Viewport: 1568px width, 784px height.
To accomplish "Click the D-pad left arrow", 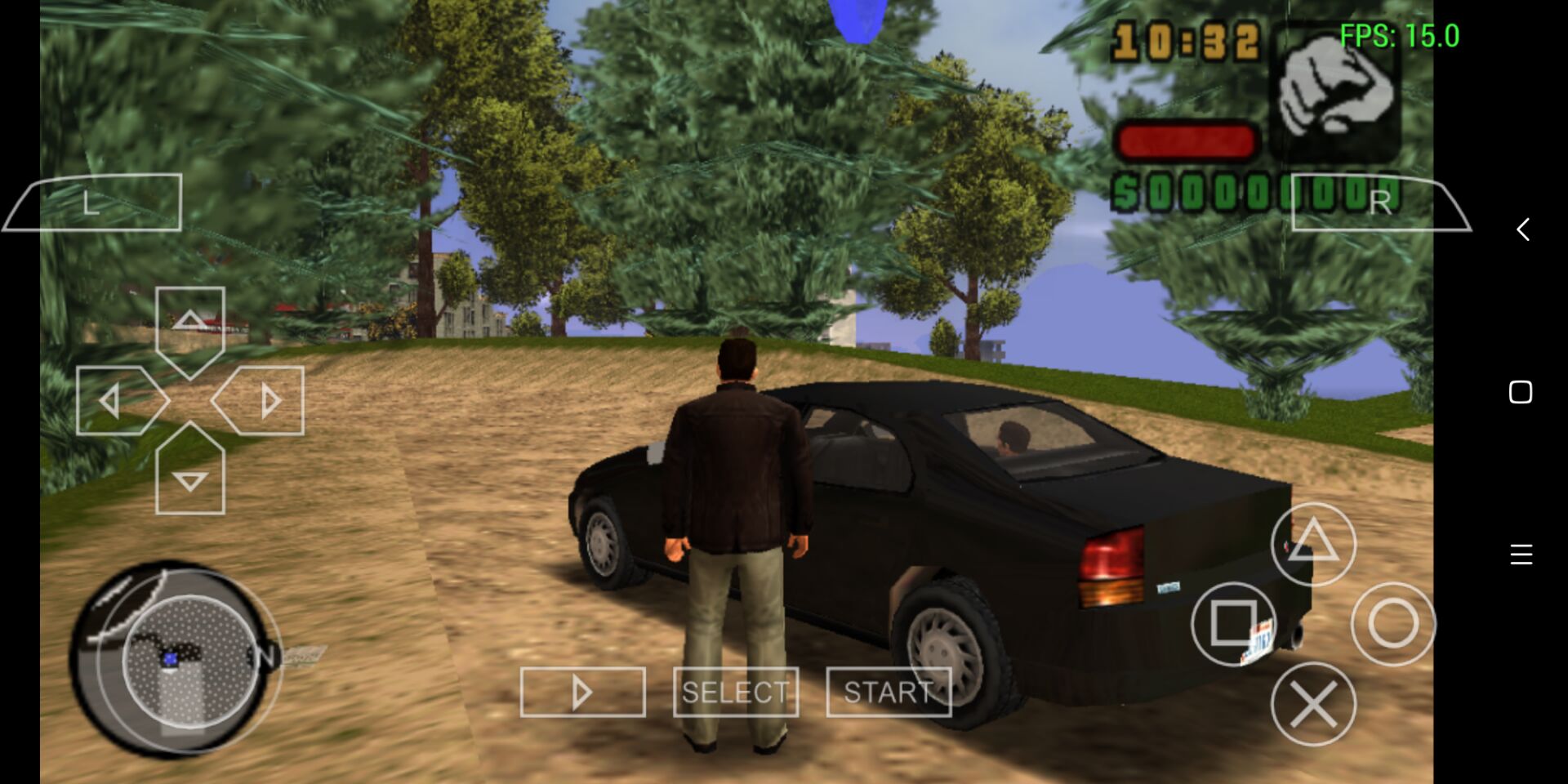I will coord(116,400).
